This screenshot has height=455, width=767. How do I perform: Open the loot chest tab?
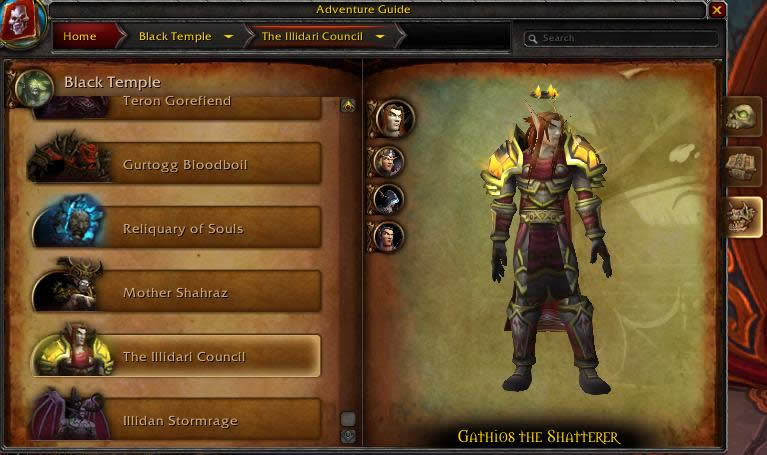(x=743, y=166)
